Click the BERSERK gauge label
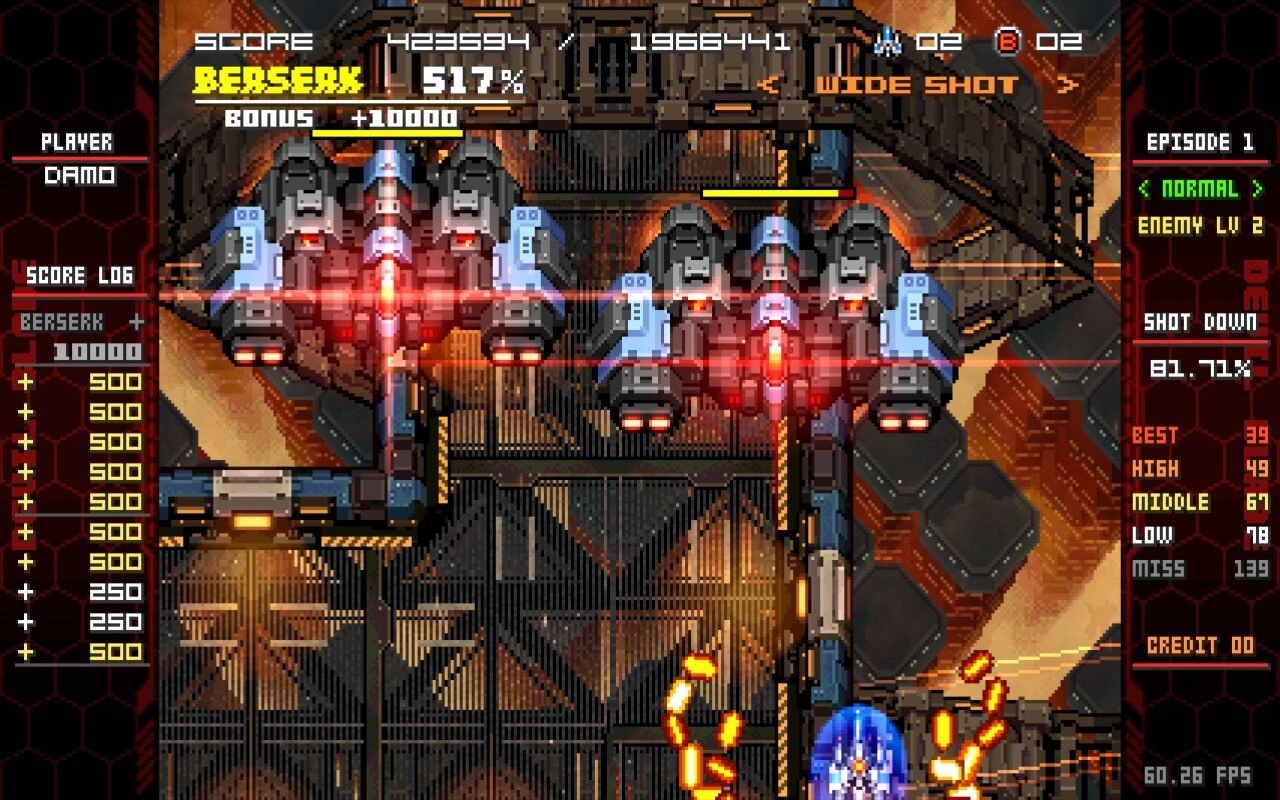1280x800 pixels. point(277,78)
